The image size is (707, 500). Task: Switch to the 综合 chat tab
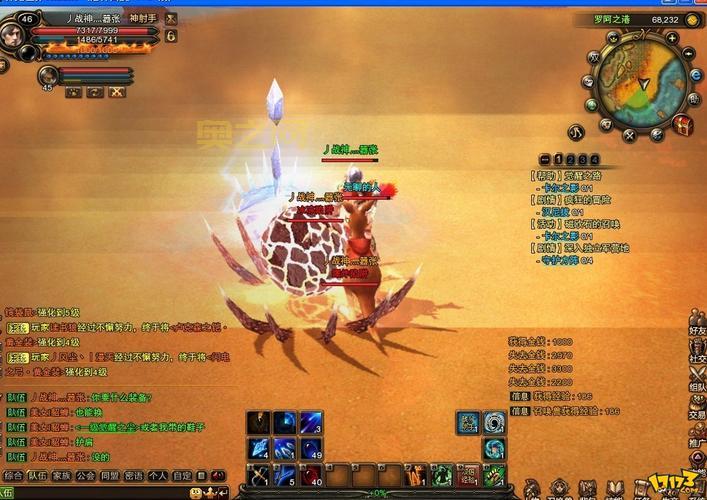pos(13,476)
